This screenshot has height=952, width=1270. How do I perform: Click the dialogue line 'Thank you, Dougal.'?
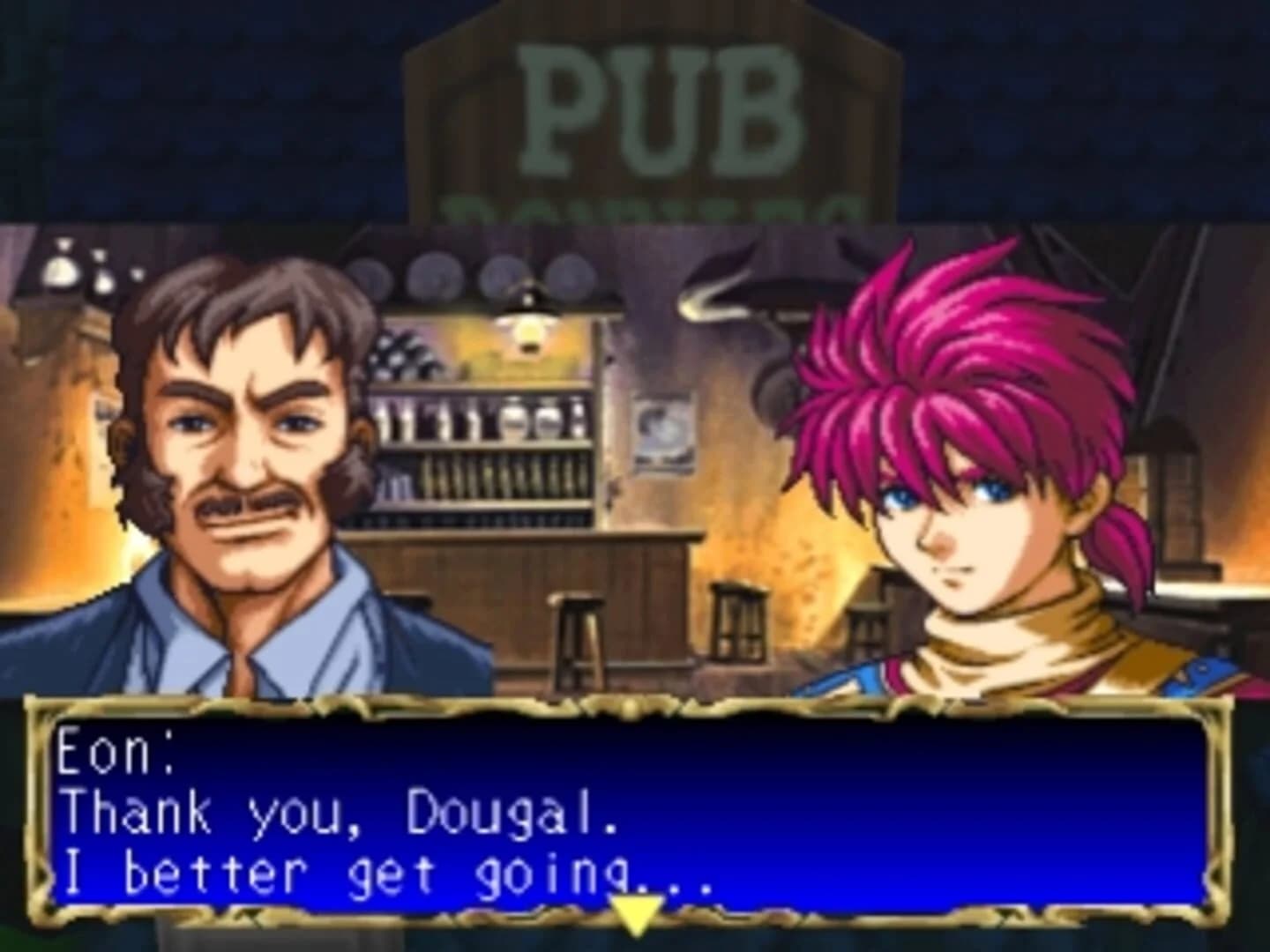click(x=344, y=815)
